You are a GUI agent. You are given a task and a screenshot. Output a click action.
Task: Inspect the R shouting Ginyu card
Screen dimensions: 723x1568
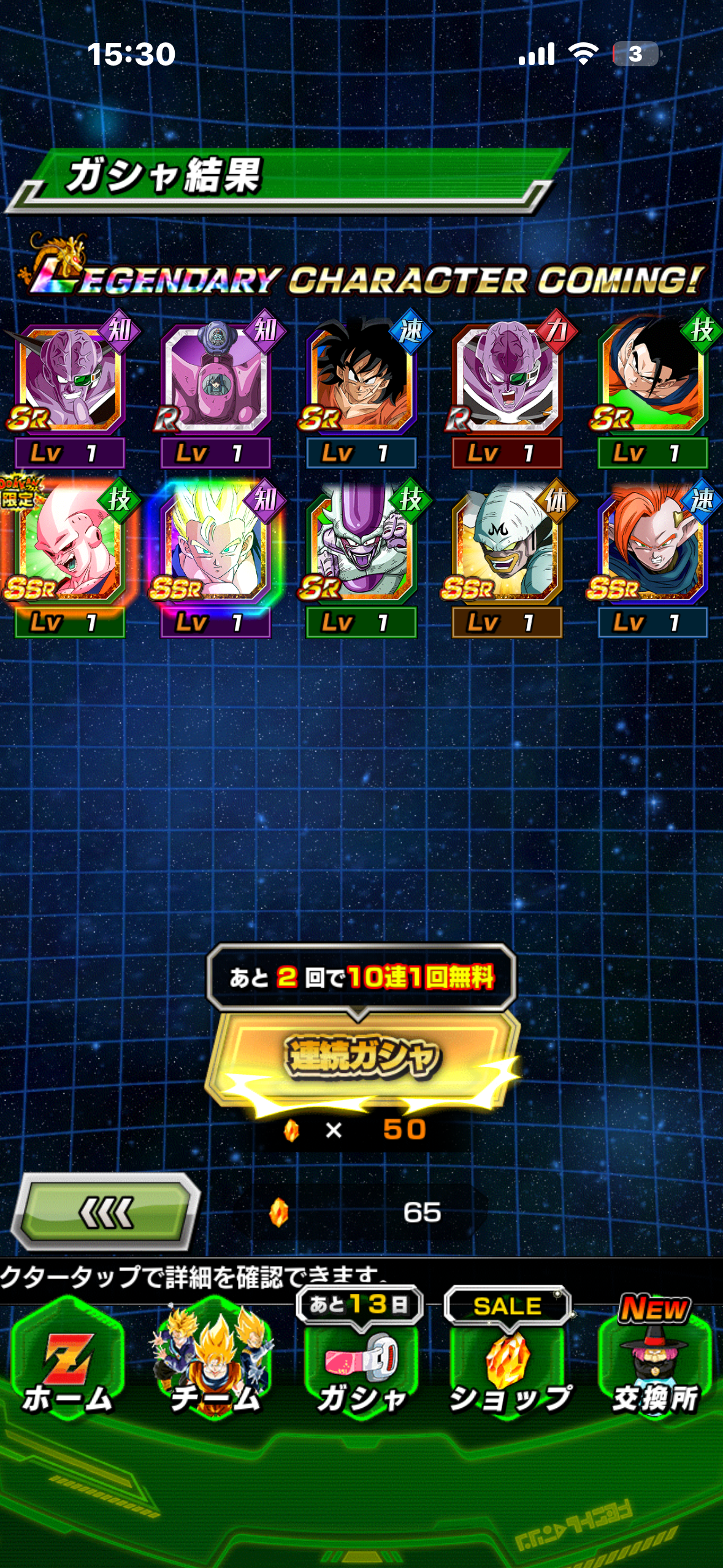(507, 378)
